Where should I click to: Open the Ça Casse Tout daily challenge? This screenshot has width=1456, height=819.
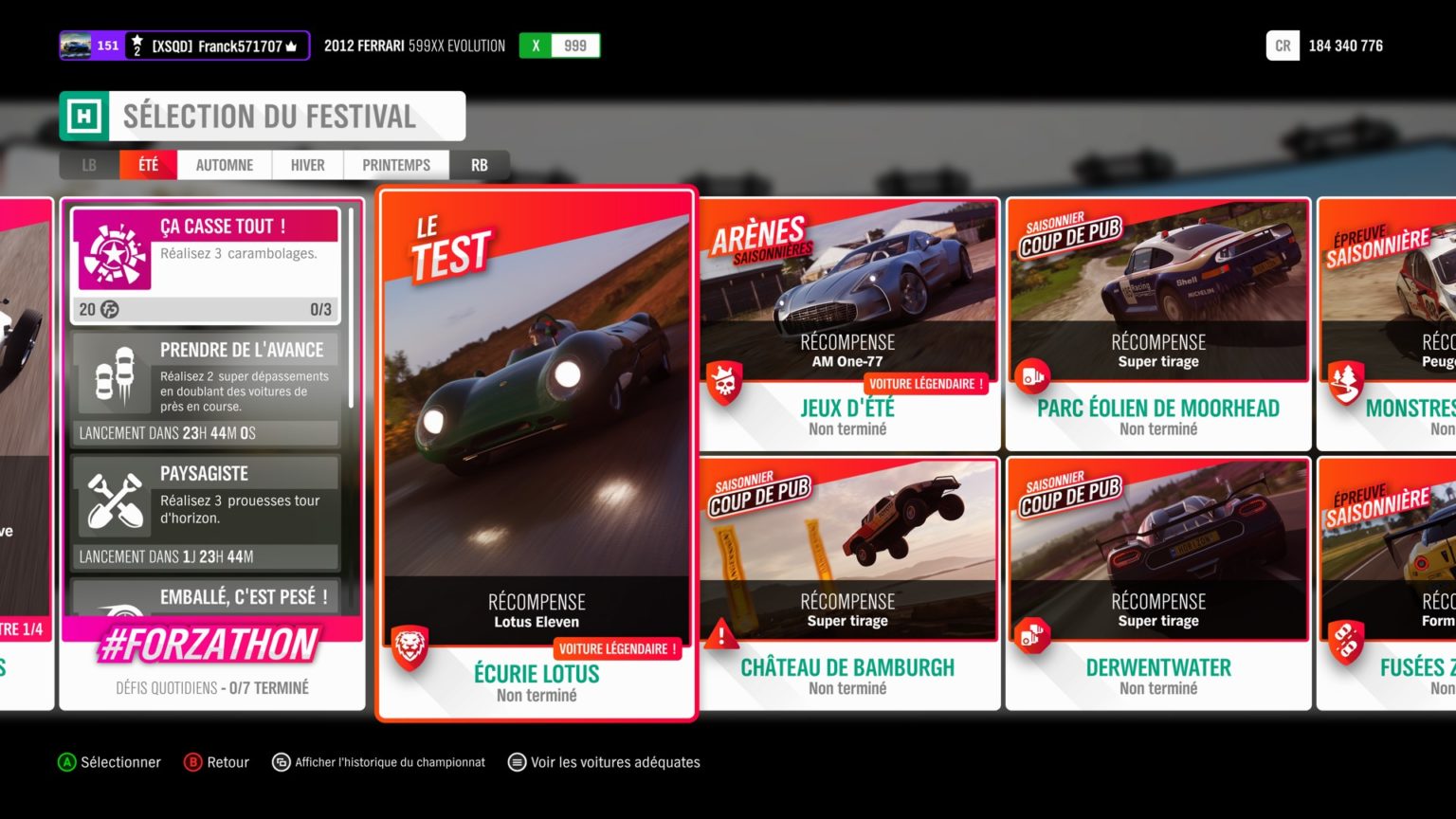[x=206, y=264]
